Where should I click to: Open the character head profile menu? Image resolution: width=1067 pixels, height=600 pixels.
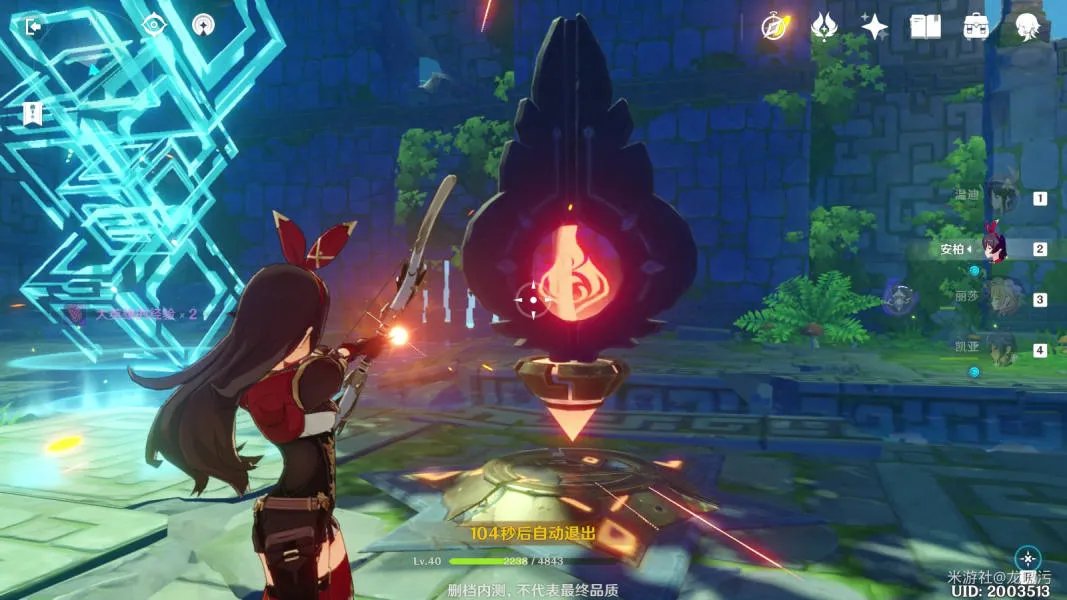(1026, 27)
